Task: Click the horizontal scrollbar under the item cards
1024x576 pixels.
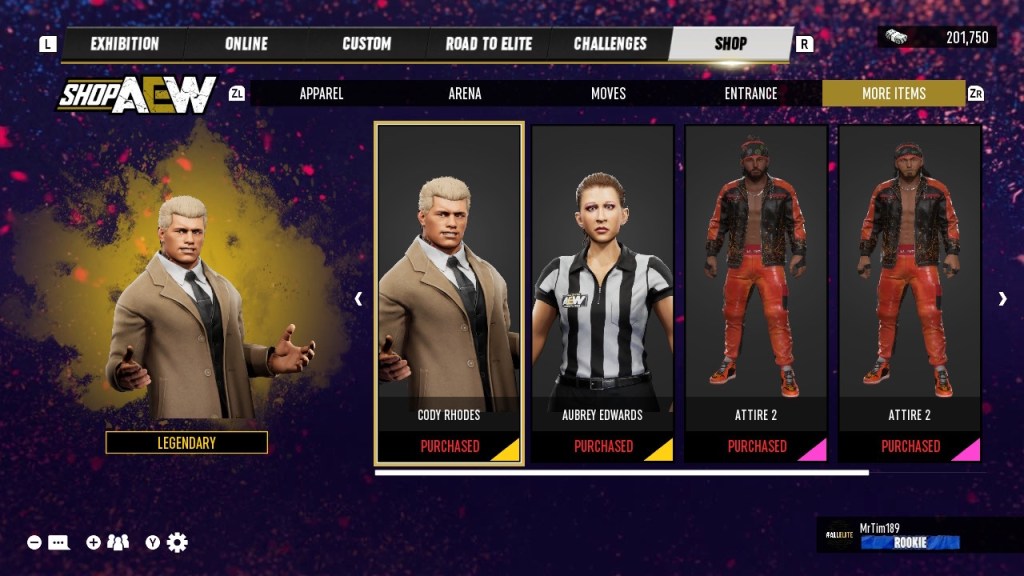Action: click(622, 472)
